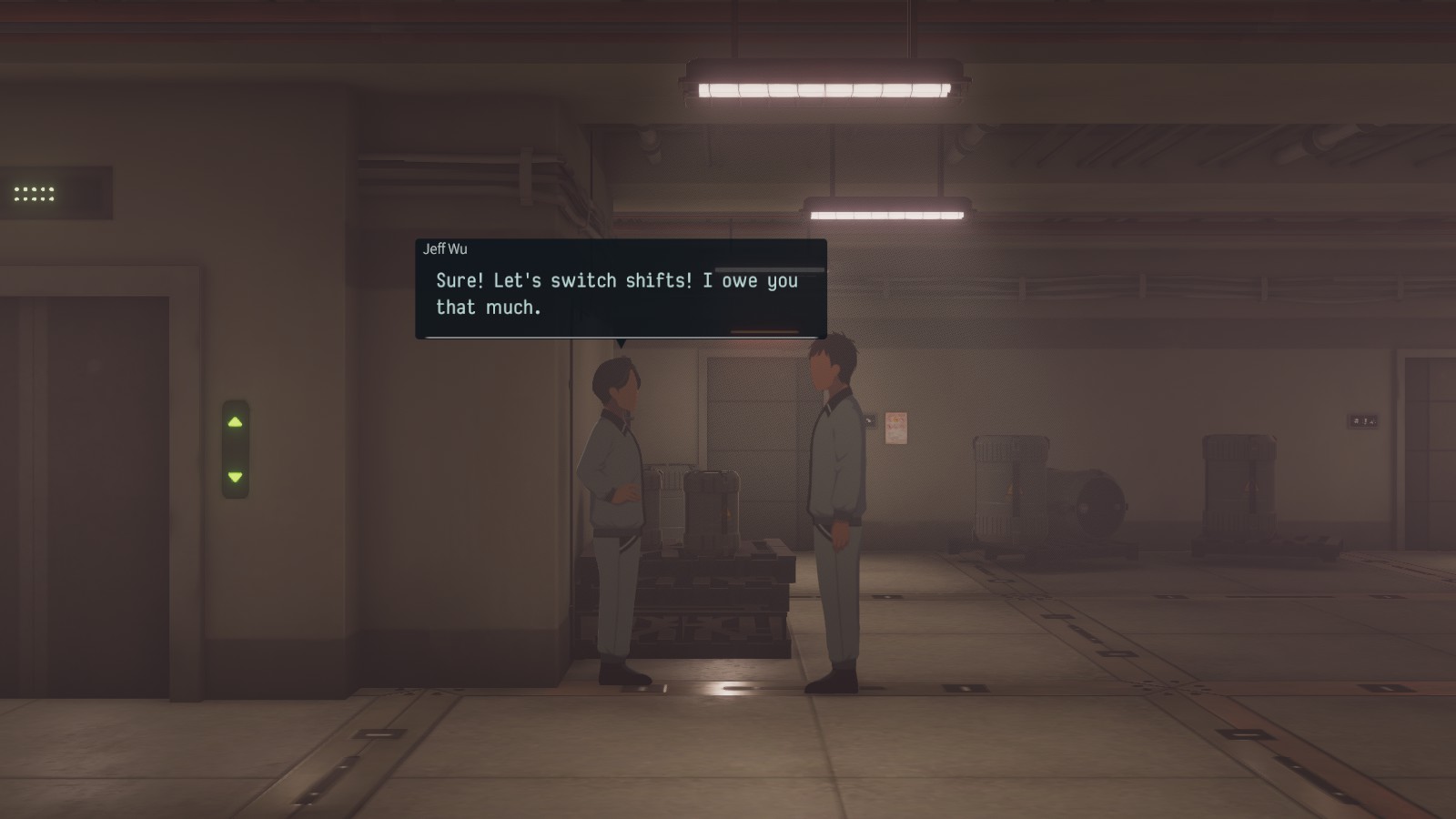The width and height of the screenshot is (1456, 819).
Task: Click the green dotted LED display above the elevator
Action: click(34, 193)
